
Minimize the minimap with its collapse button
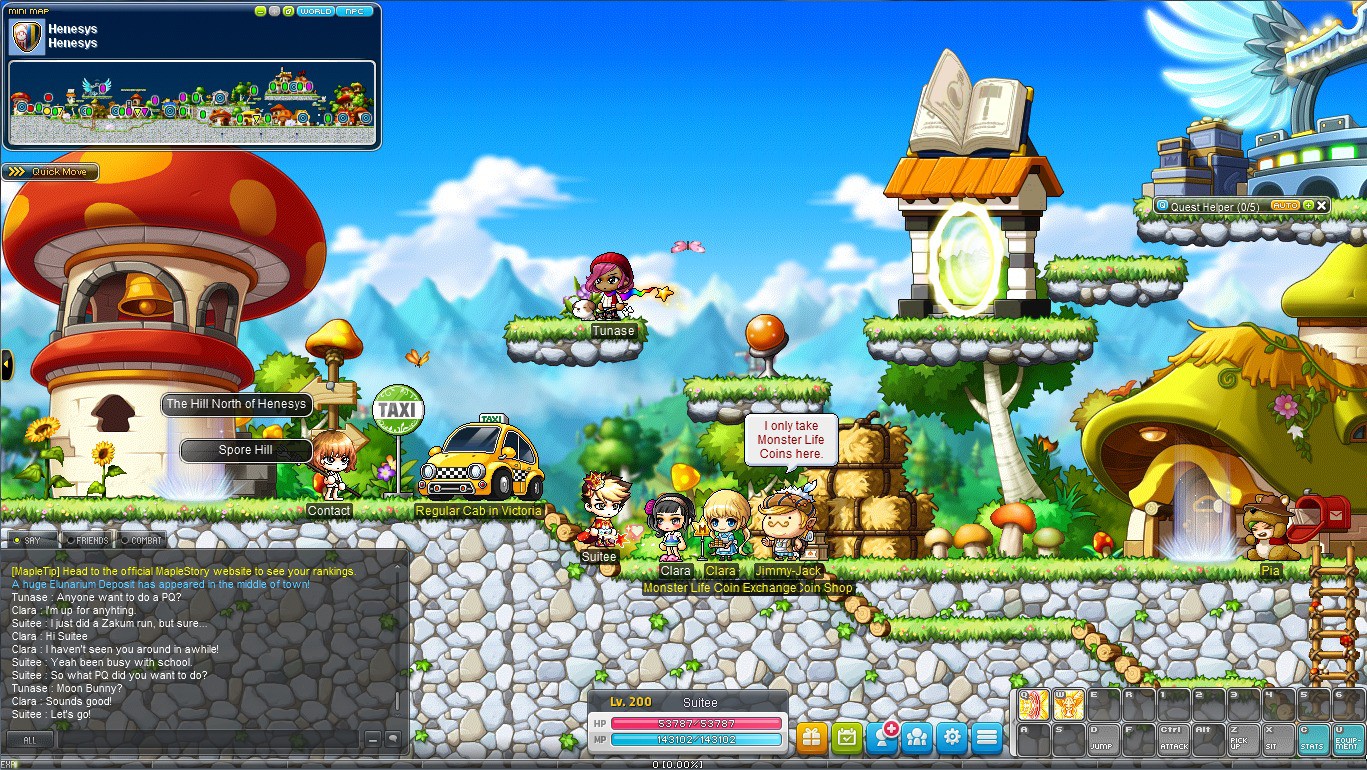260,10
